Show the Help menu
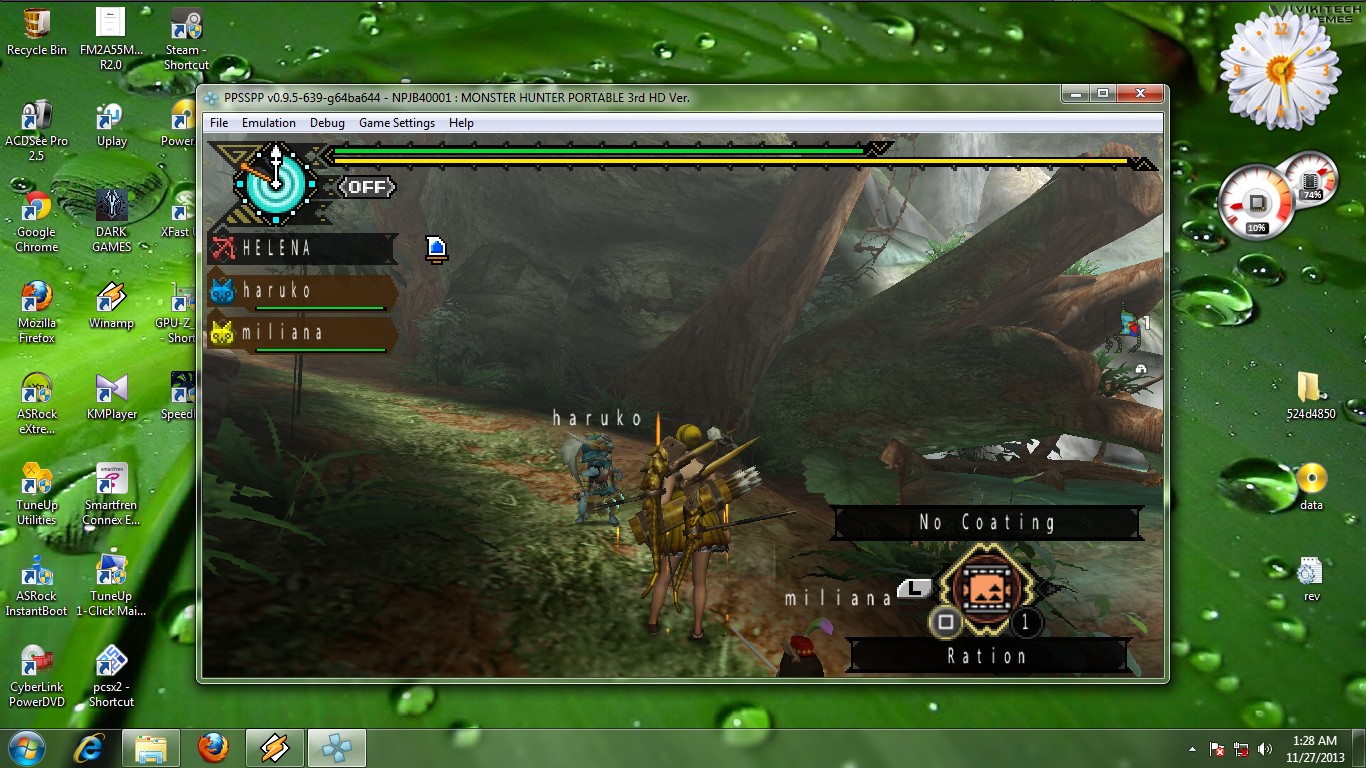 (x=461, y=123)
